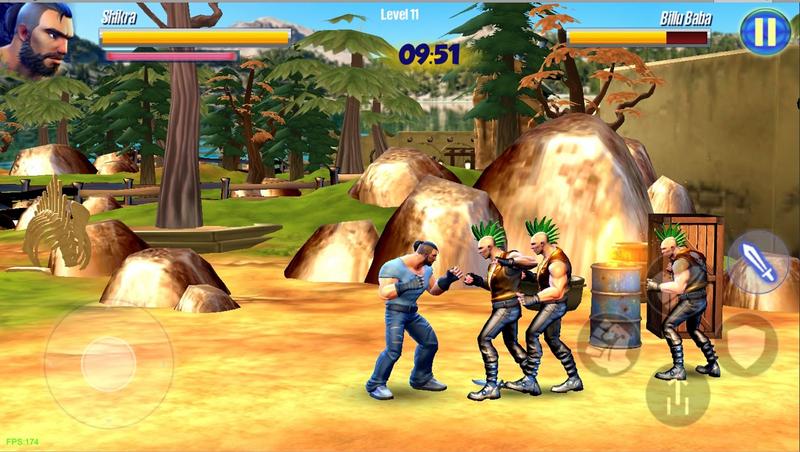Tap the sword weapon attack button

[758, 264]
